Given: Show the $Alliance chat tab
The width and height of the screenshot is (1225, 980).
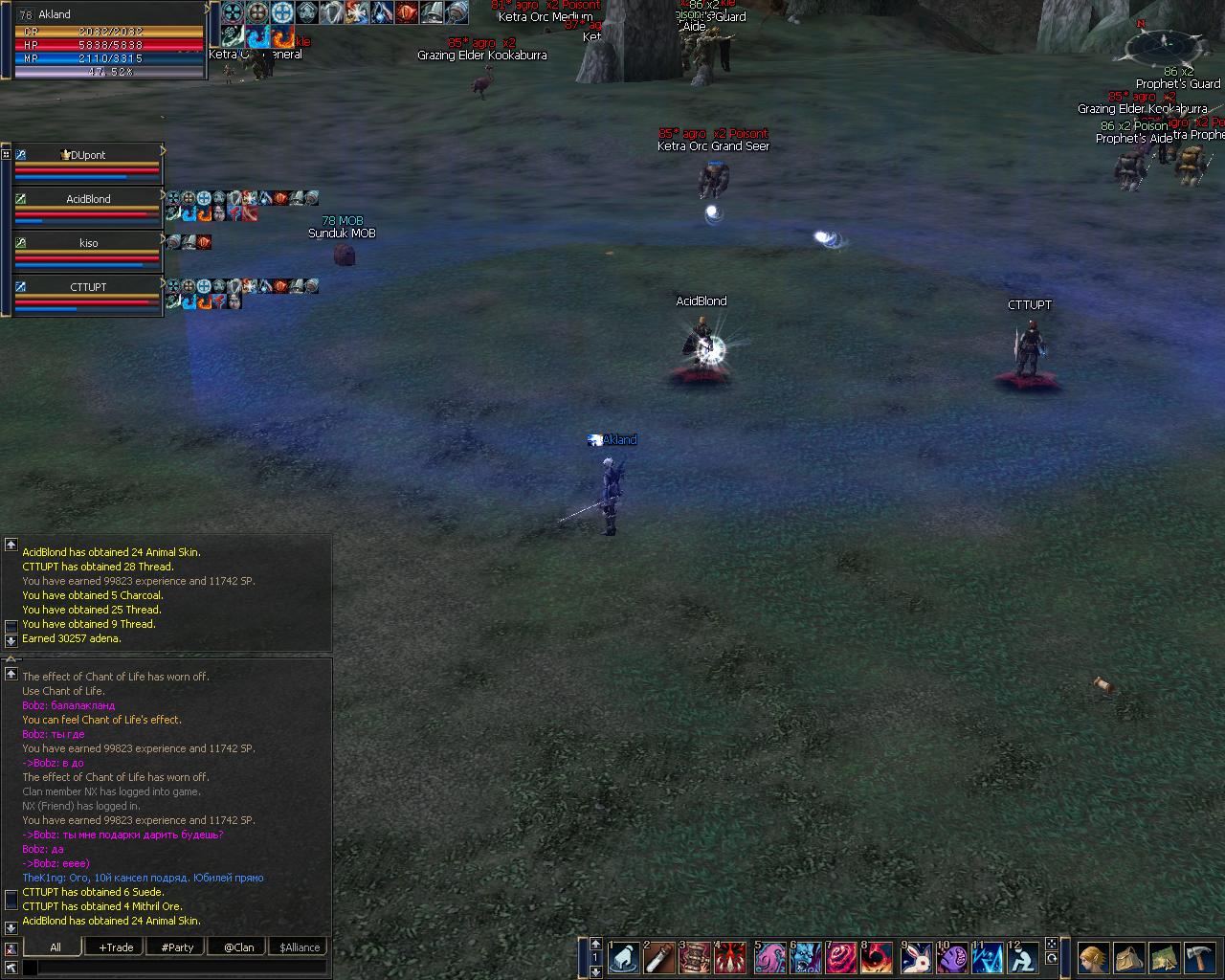Looking at the screenshot, I should [x=300, y=947].
